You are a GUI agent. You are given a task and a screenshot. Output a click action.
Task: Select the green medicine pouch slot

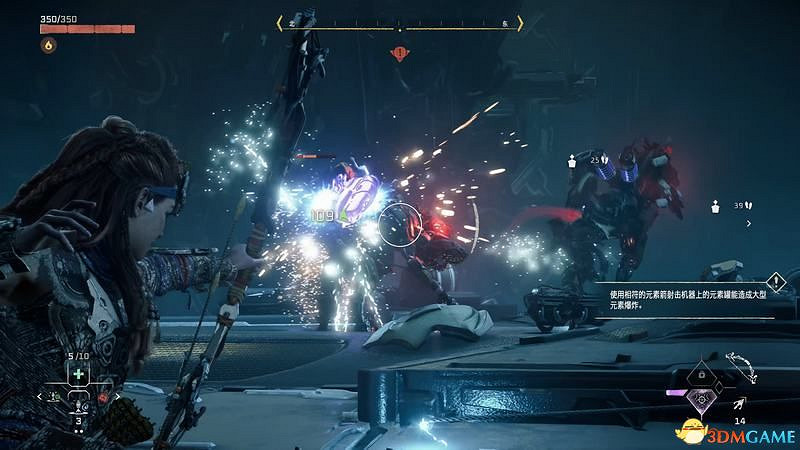(78, 374)
